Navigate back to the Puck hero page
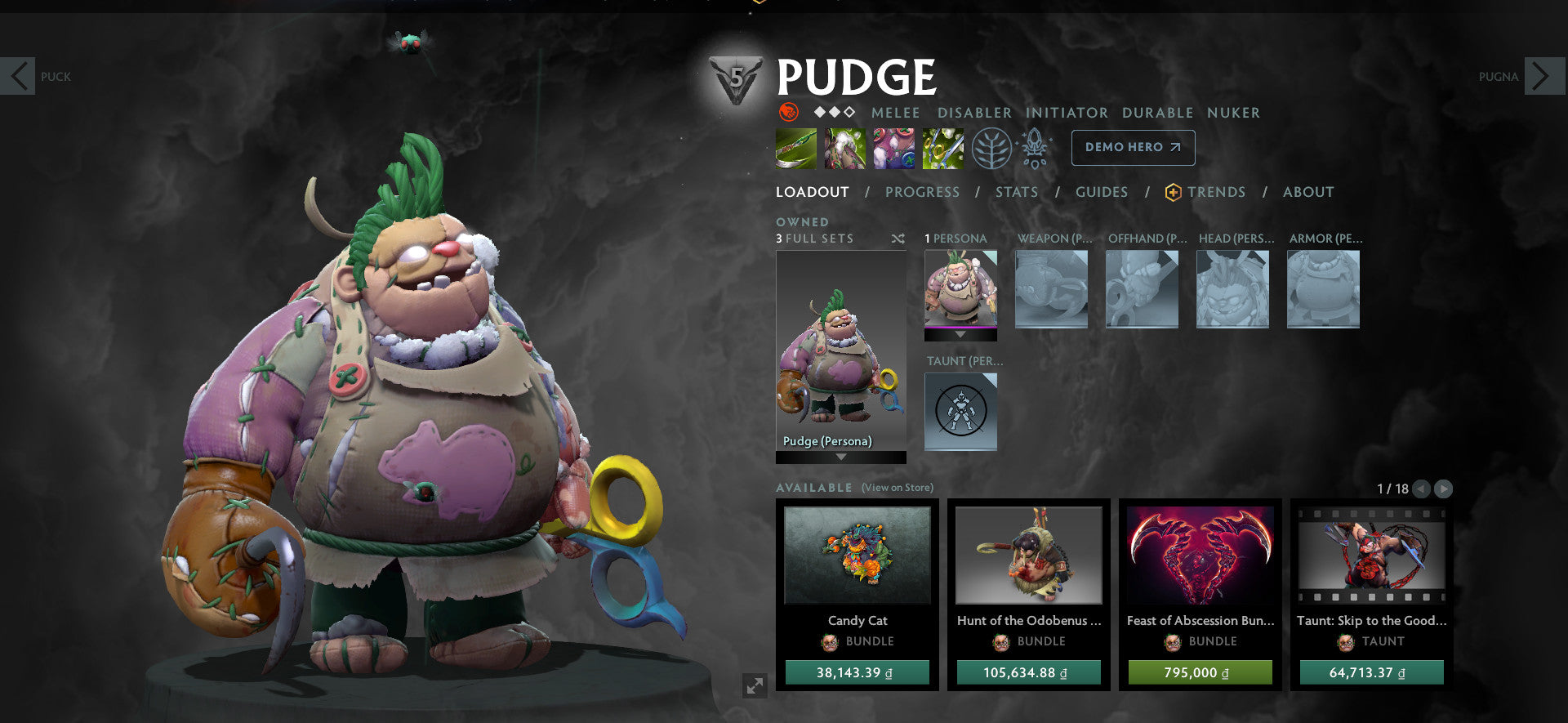 tap(18, 76)
